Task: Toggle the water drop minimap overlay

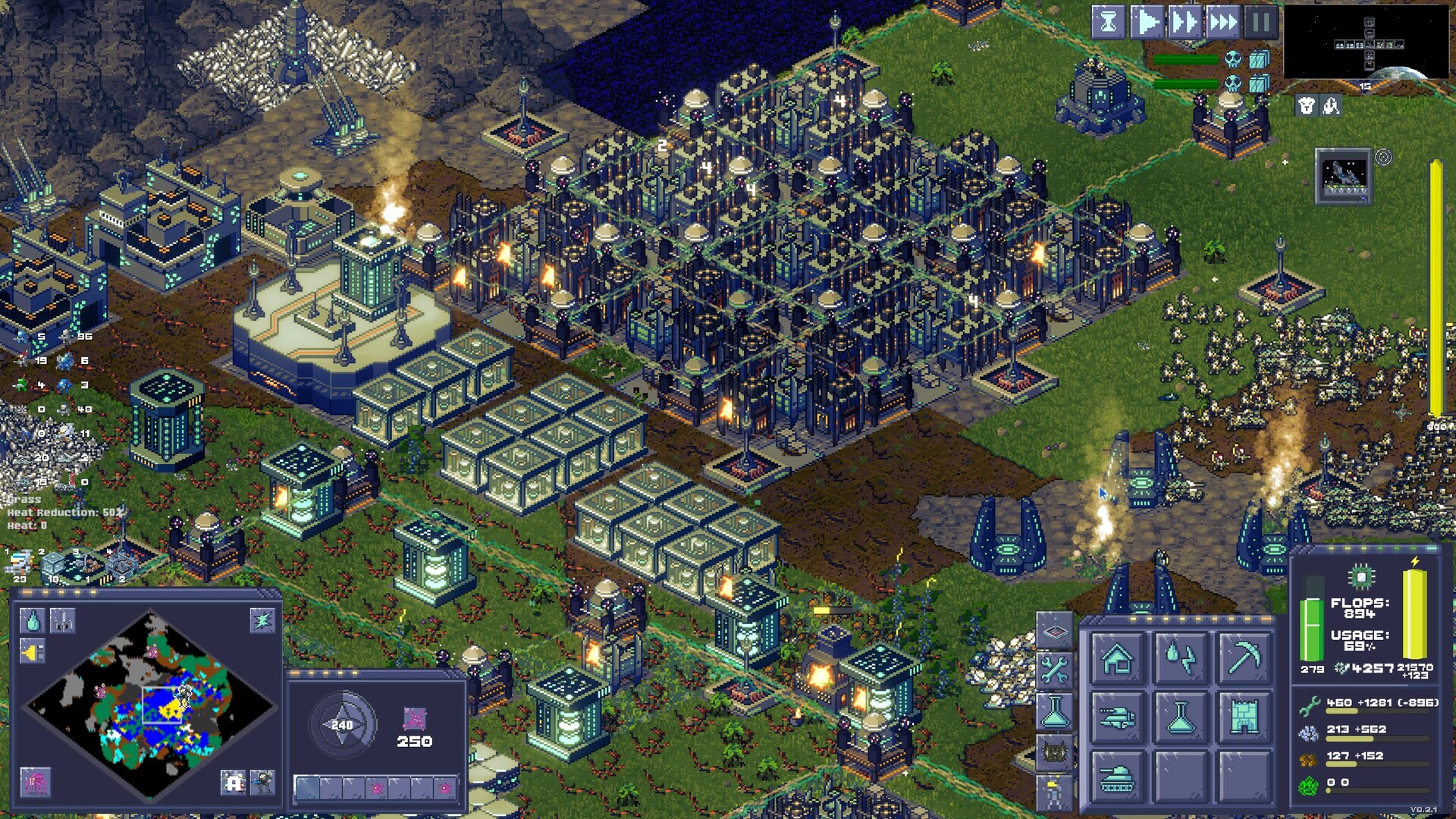Action: pos(32,621)
